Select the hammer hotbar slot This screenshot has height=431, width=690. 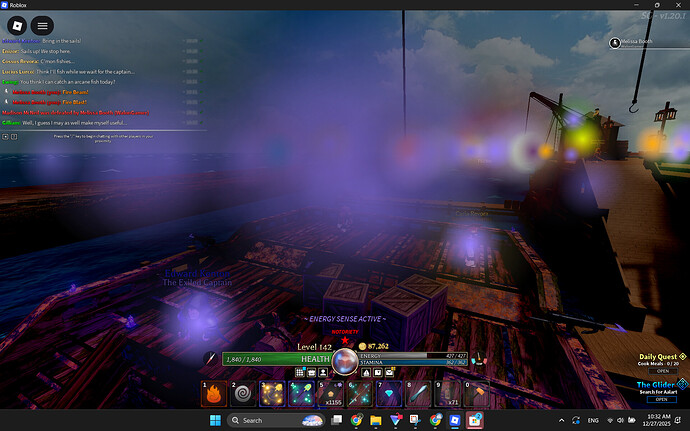pyautogui.click(x=476, y=395)
